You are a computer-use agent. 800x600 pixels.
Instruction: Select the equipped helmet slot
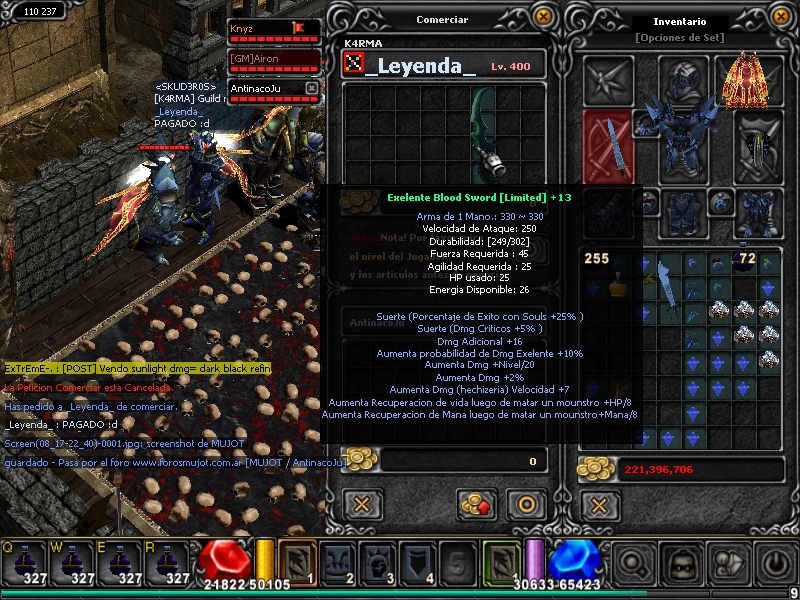coord(683,78)
